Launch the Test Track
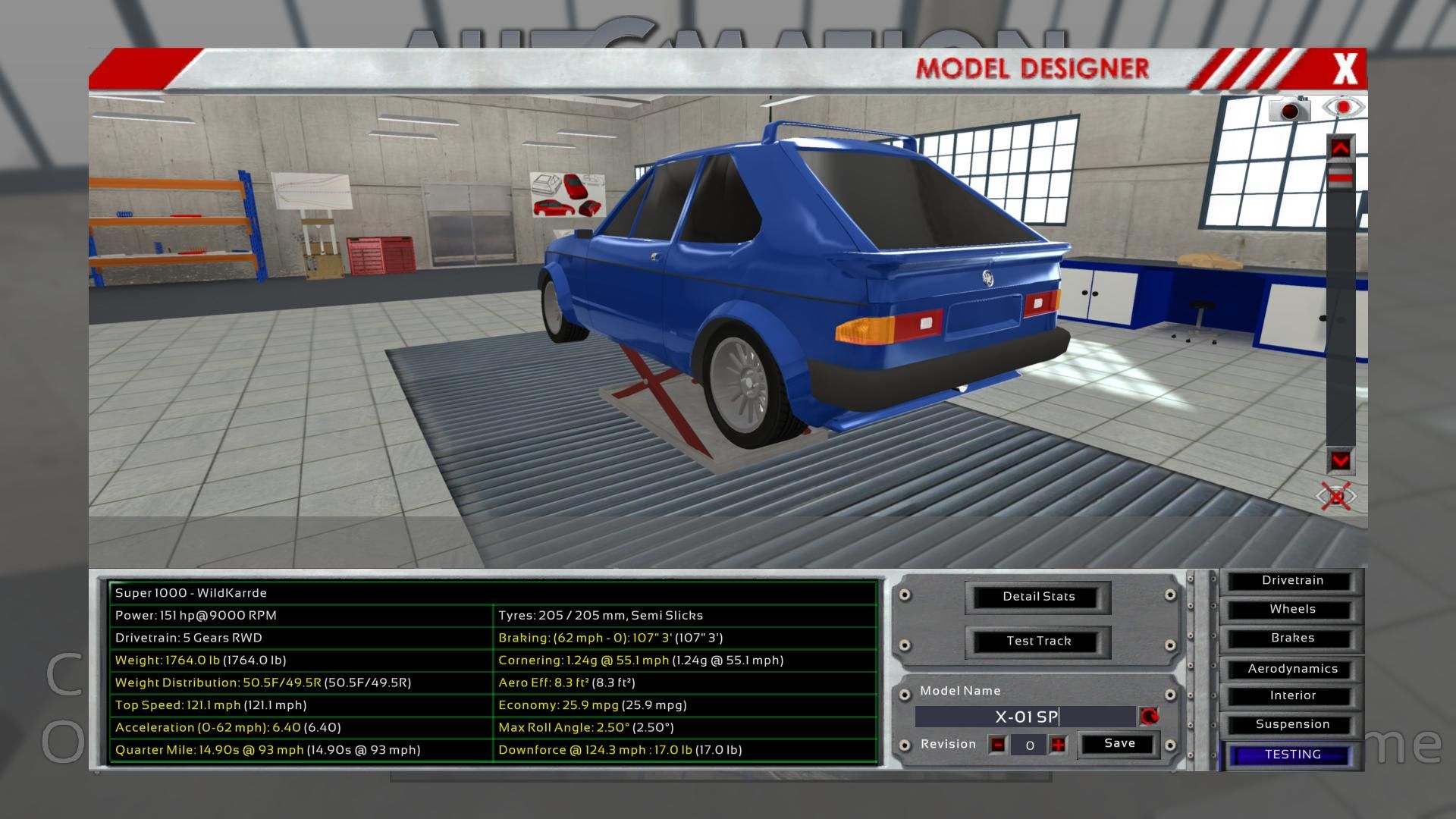The width and height of the screenshot is (1456, 819). (1038, 641)
